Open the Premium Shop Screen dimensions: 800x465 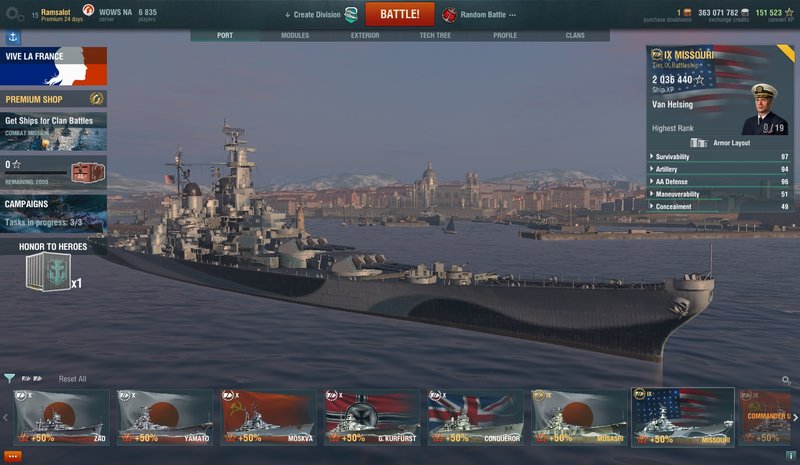[x=54, y=99]
